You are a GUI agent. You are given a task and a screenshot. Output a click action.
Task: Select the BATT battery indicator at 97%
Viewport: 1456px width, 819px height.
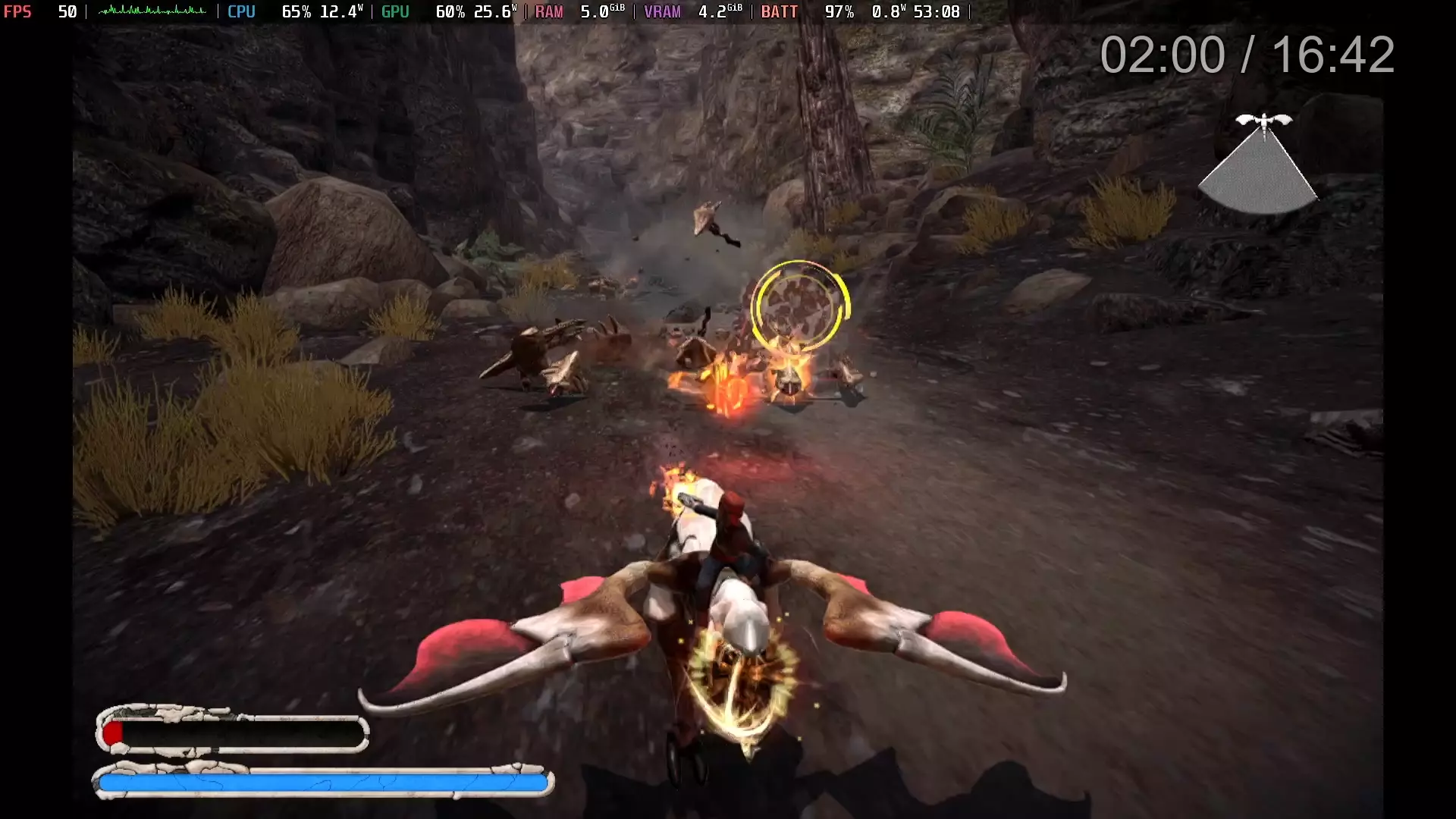click(838, 12)
